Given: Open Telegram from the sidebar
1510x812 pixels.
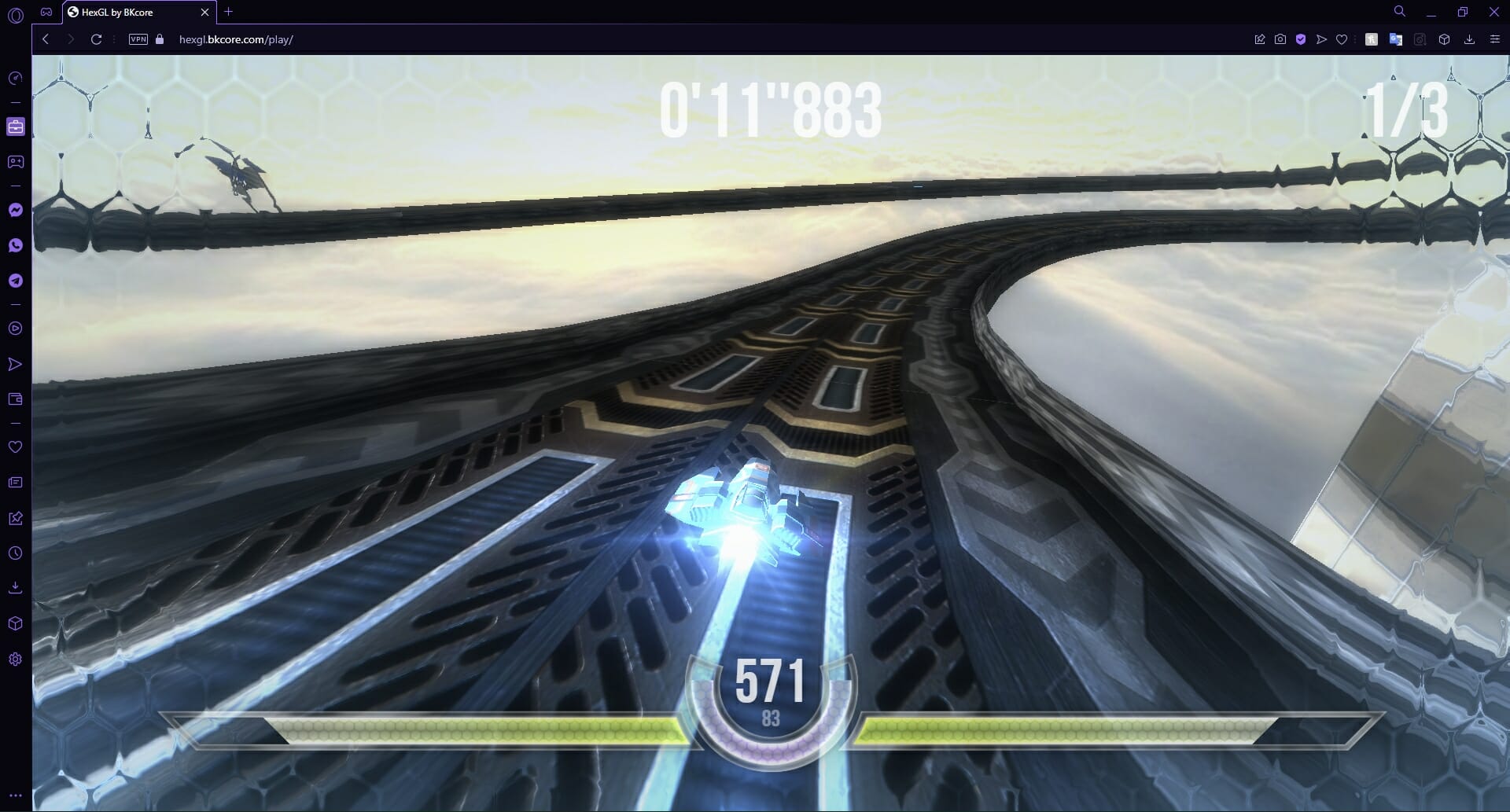Looking at the screenshot, I should pos(15,281).
